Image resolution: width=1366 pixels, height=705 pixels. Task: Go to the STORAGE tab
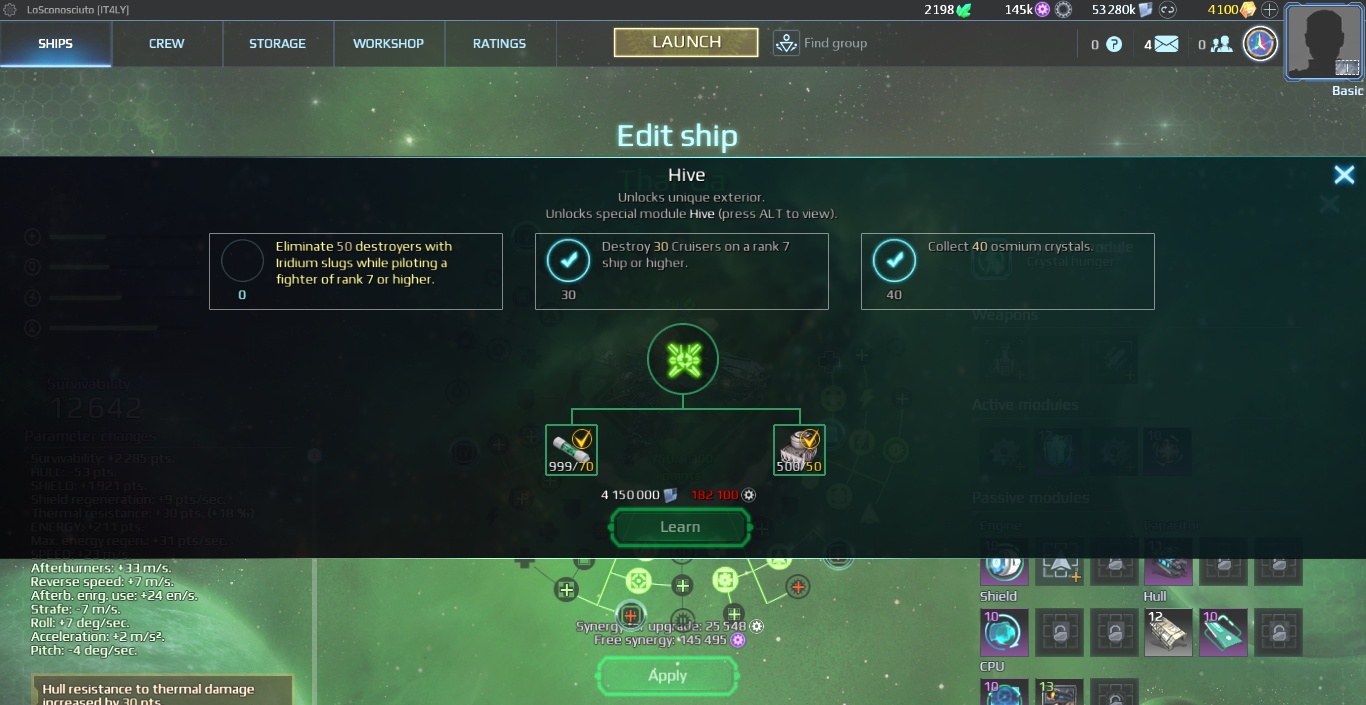277,44
